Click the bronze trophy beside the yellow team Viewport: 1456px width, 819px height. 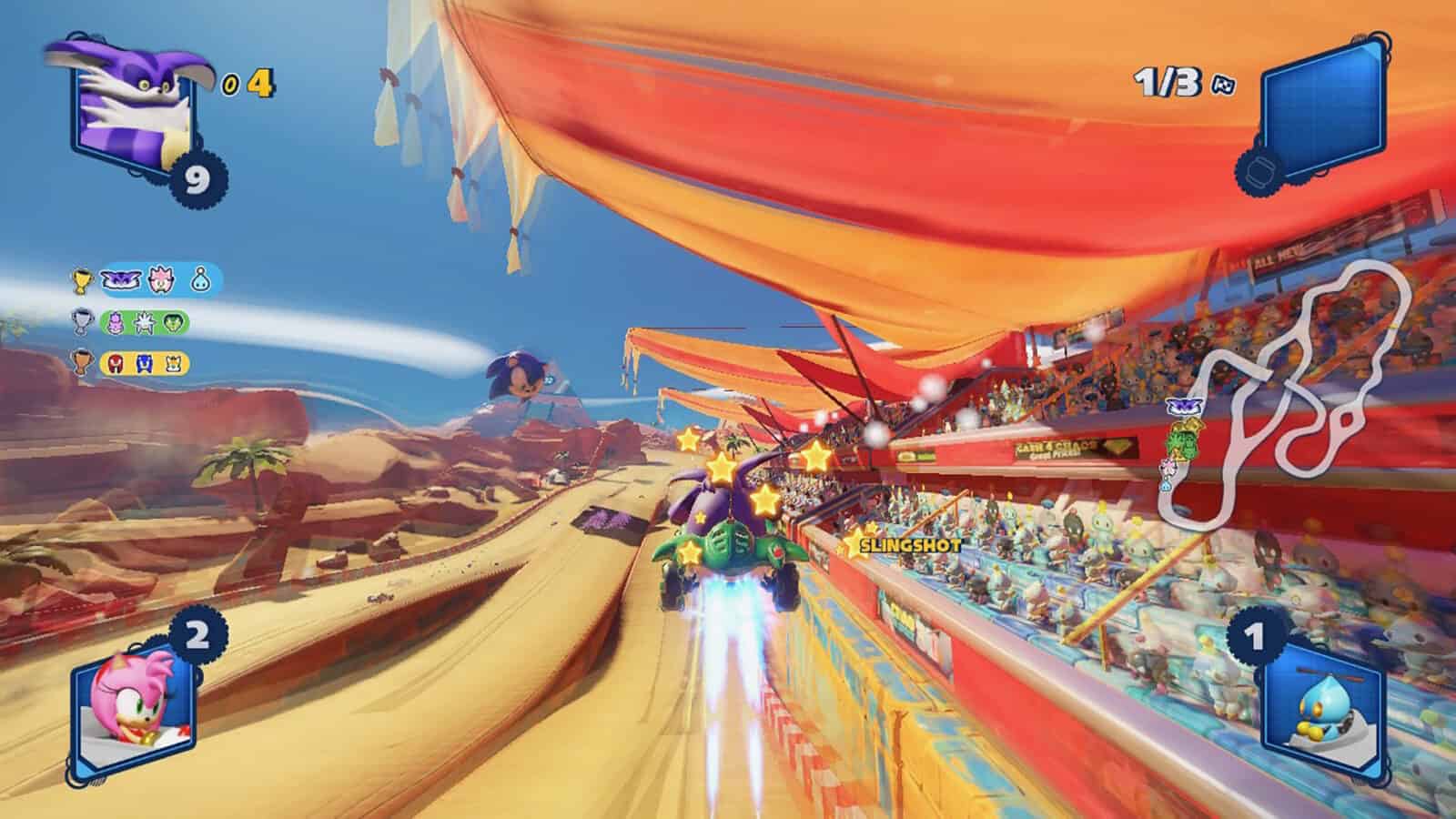click(x=80, y=363)
